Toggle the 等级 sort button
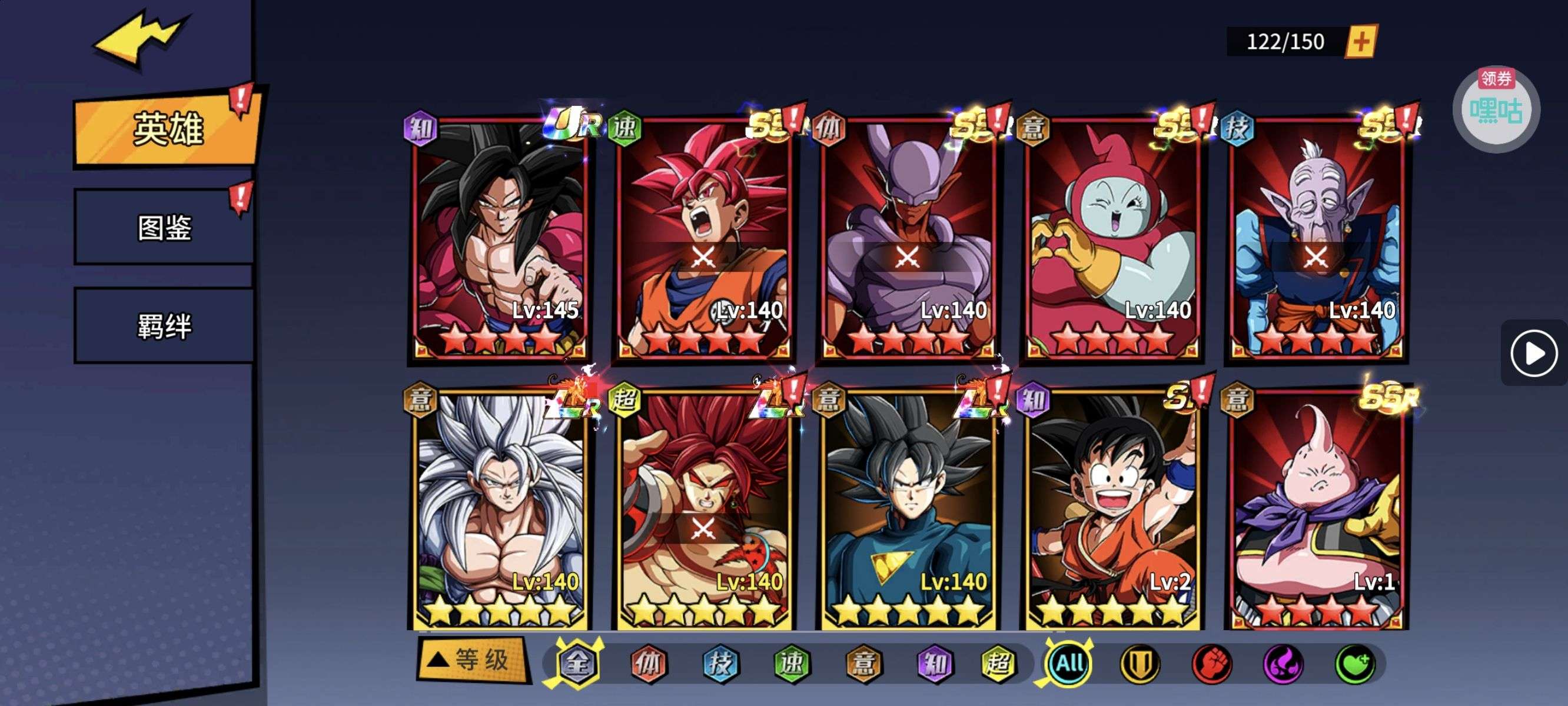 pos(471,659)
